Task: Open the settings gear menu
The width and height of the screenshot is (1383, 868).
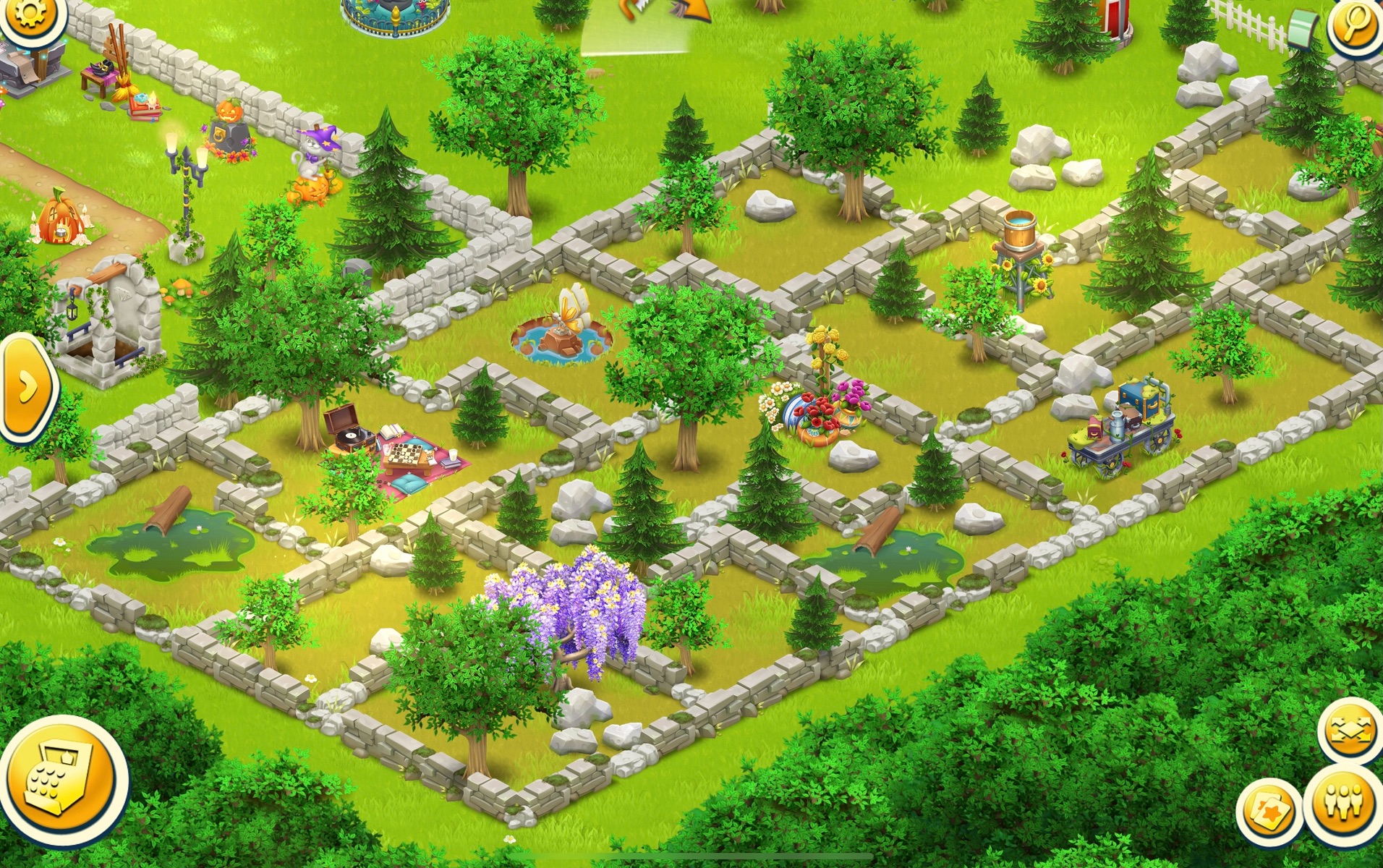Action: 29,16
